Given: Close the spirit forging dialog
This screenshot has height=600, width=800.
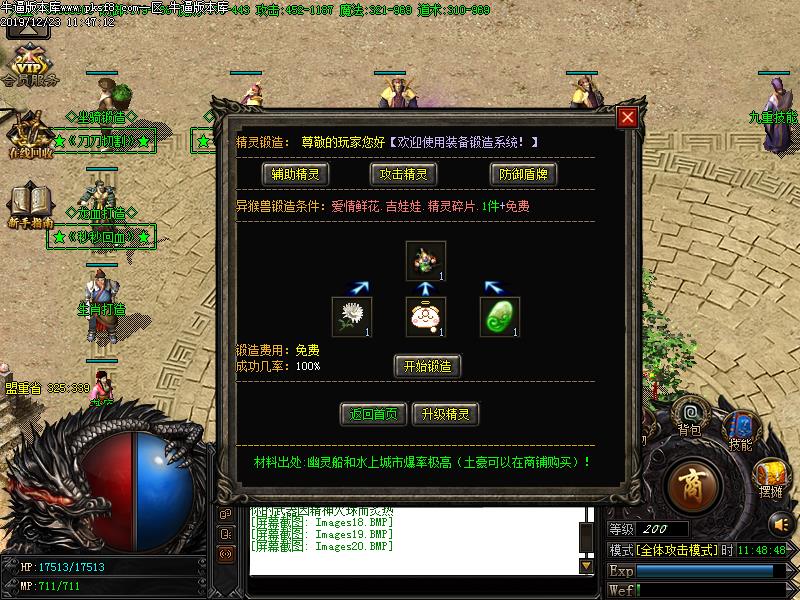Looking at the screenshot, I should click(x=627, y=118).
